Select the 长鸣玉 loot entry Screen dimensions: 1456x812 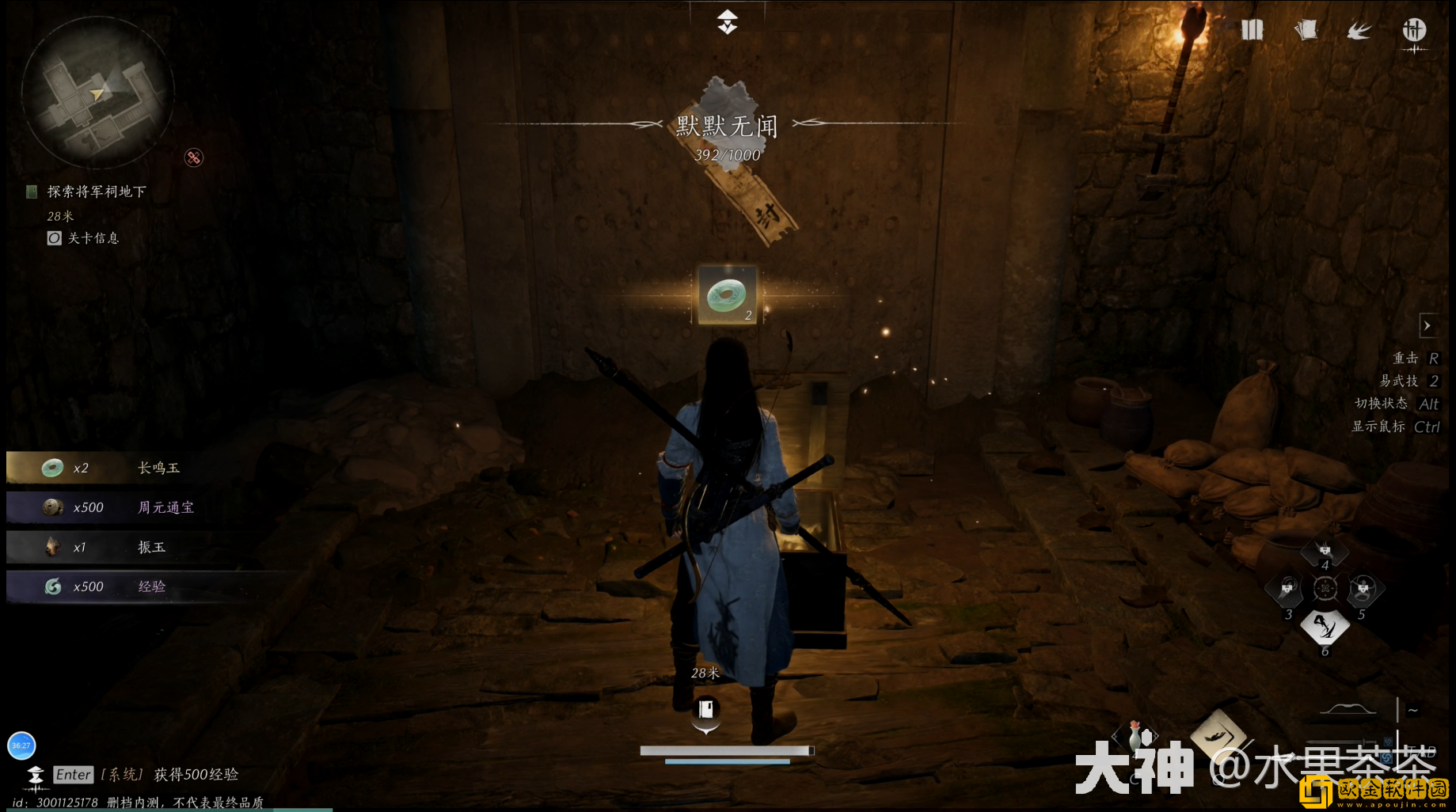click(x=158, y=468)
